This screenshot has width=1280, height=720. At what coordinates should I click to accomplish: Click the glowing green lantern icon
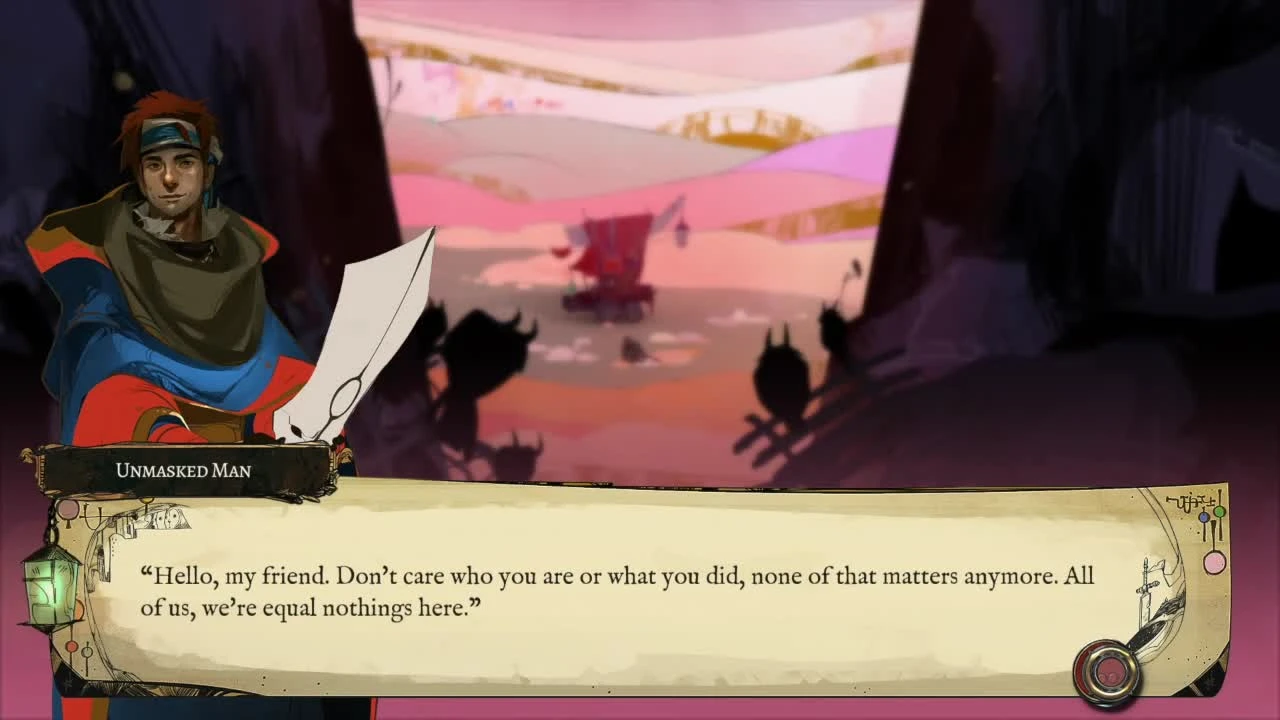point(51,590)
